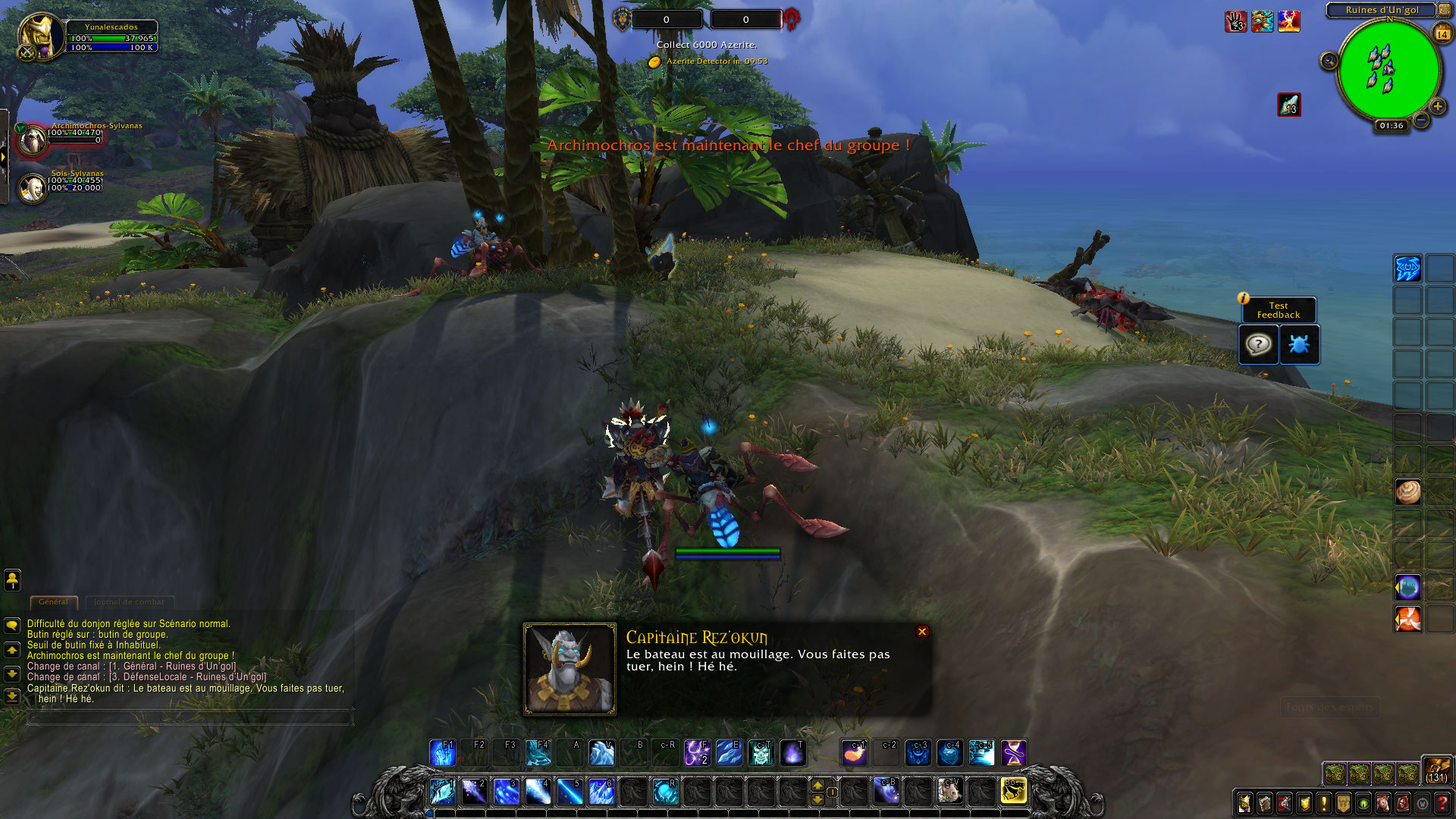Open the Test Feedback question bubble
Screen dimensions: 1456x819
coord(1258,345)
